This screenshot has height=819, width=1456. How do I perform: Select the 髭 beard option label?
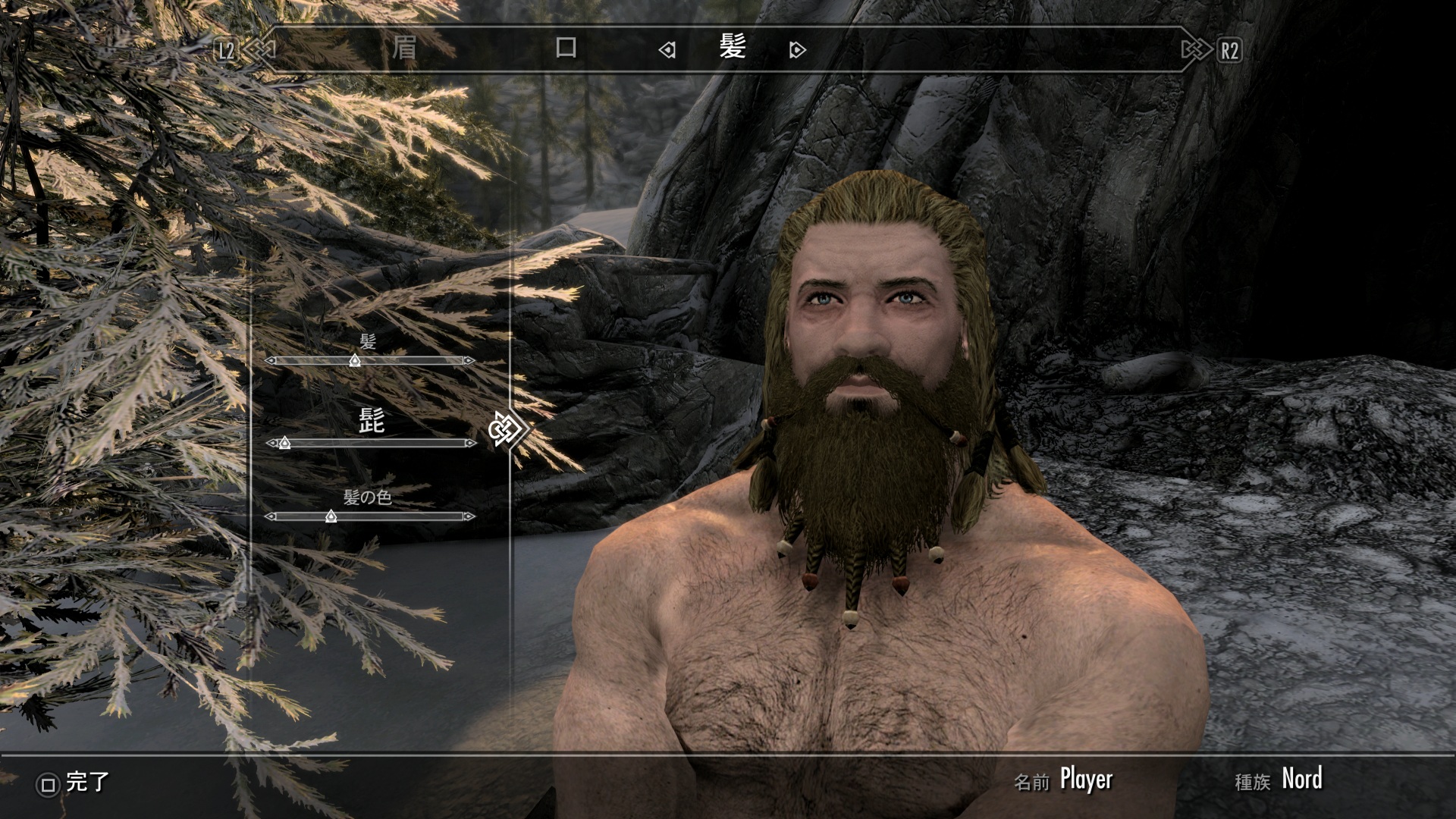(x=371, y=420)
